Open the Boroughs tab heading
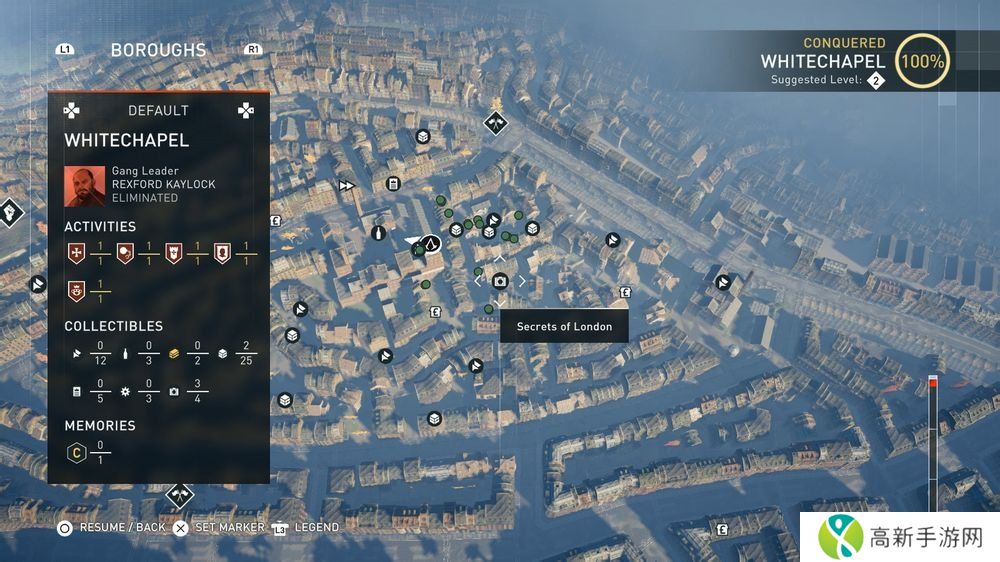The width and height of the screenshot is (1000, 562). pyautogui.click(x=158, y=50)
